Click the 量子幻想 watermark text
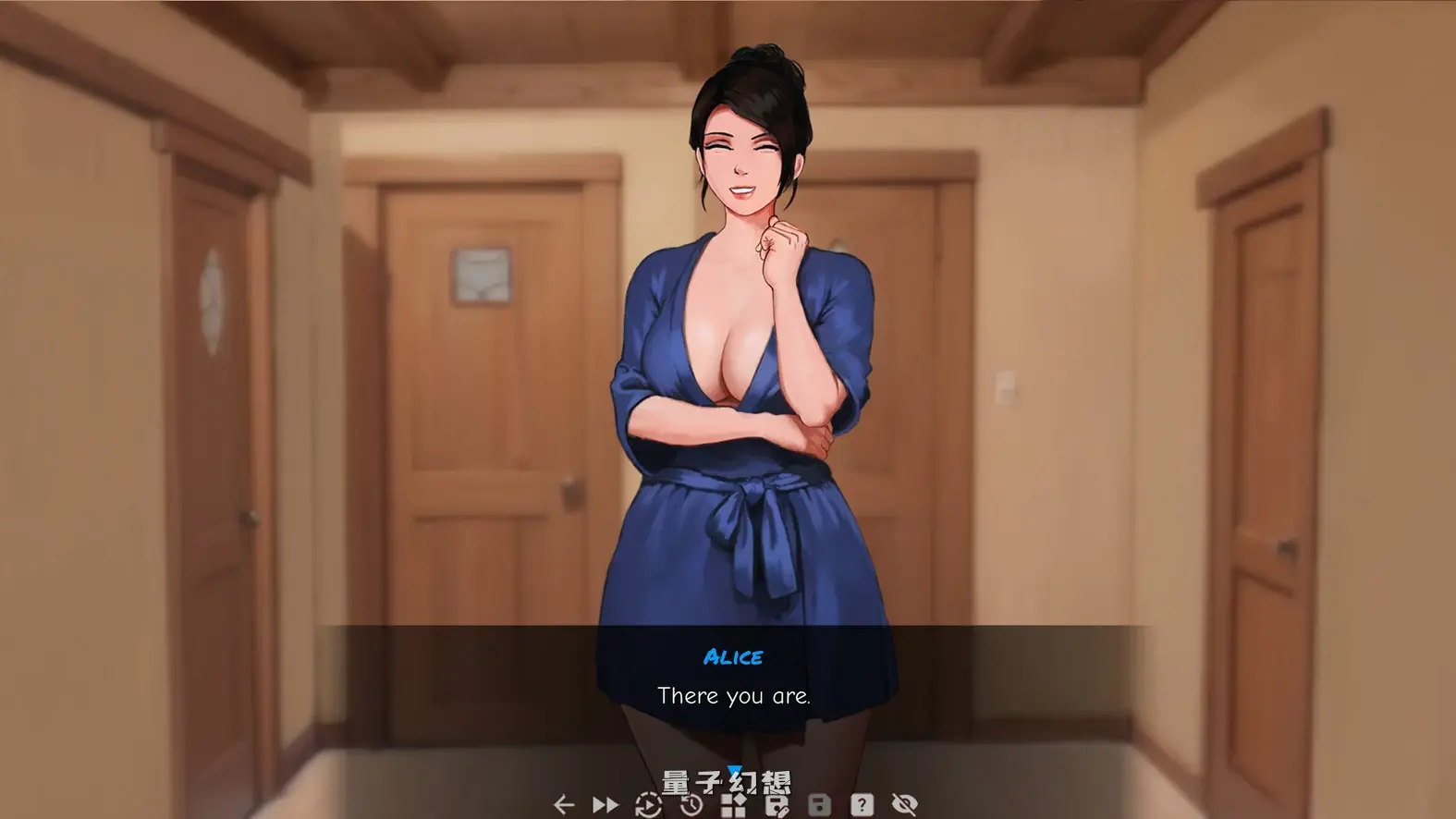 tap(728, 781)
